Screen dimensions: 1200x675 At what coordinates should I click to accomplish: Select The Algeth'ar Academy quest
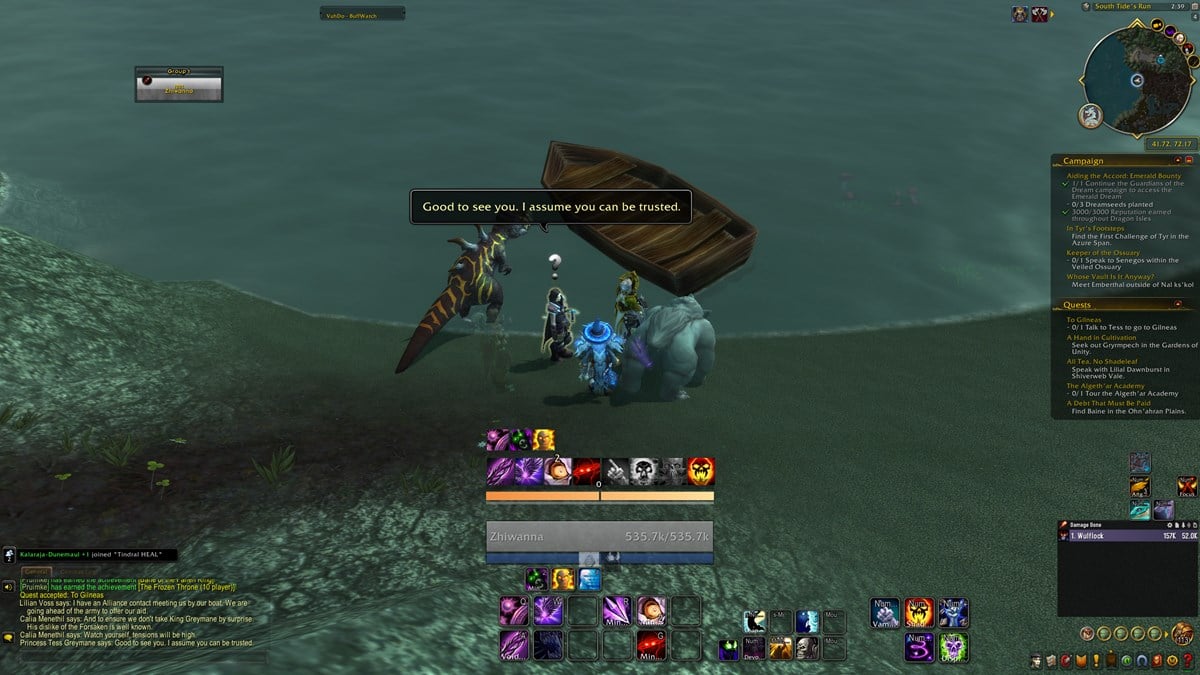point(1105,386)
